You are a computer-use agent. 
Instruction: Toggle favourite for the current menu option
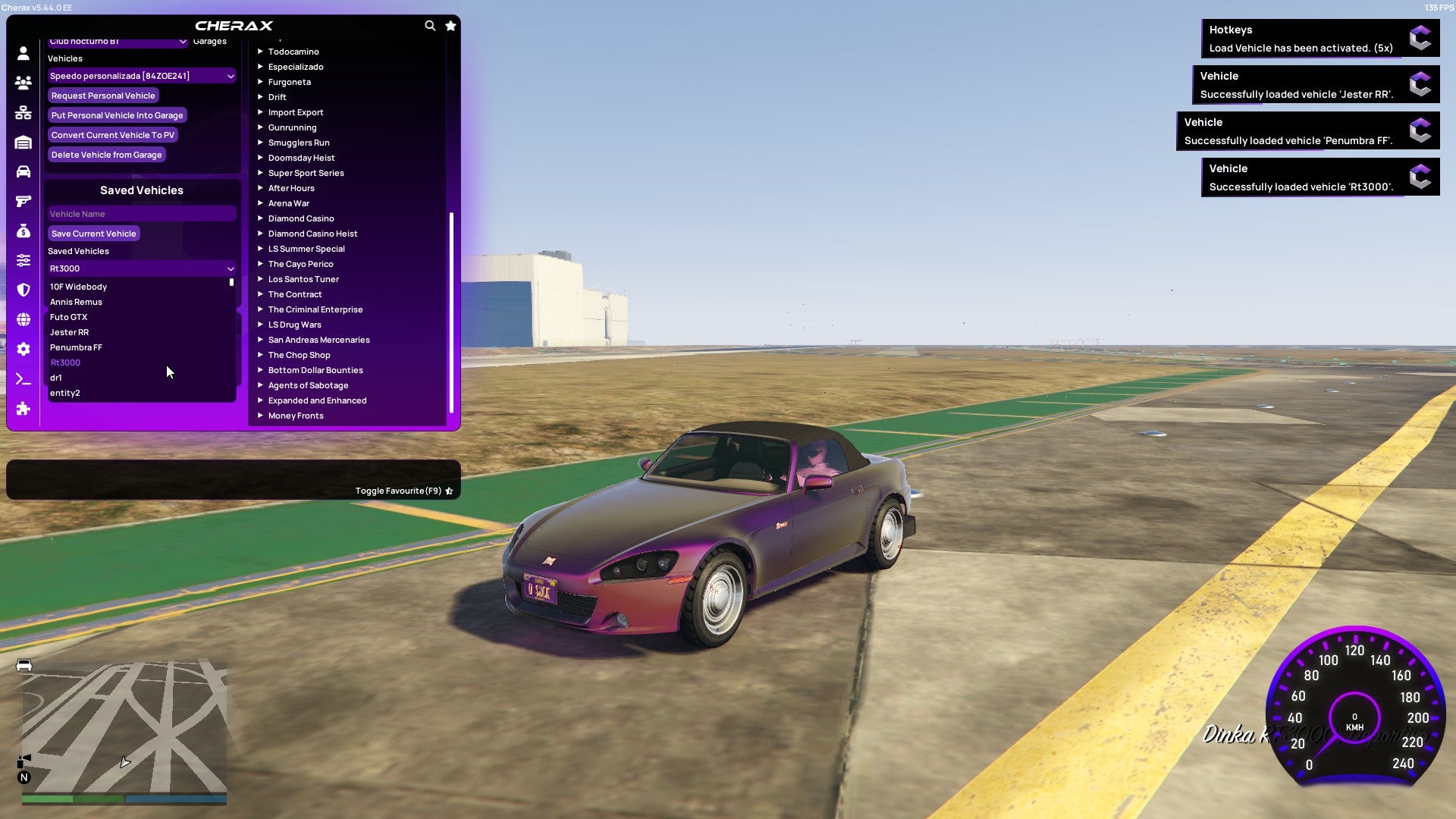point(402,491)
